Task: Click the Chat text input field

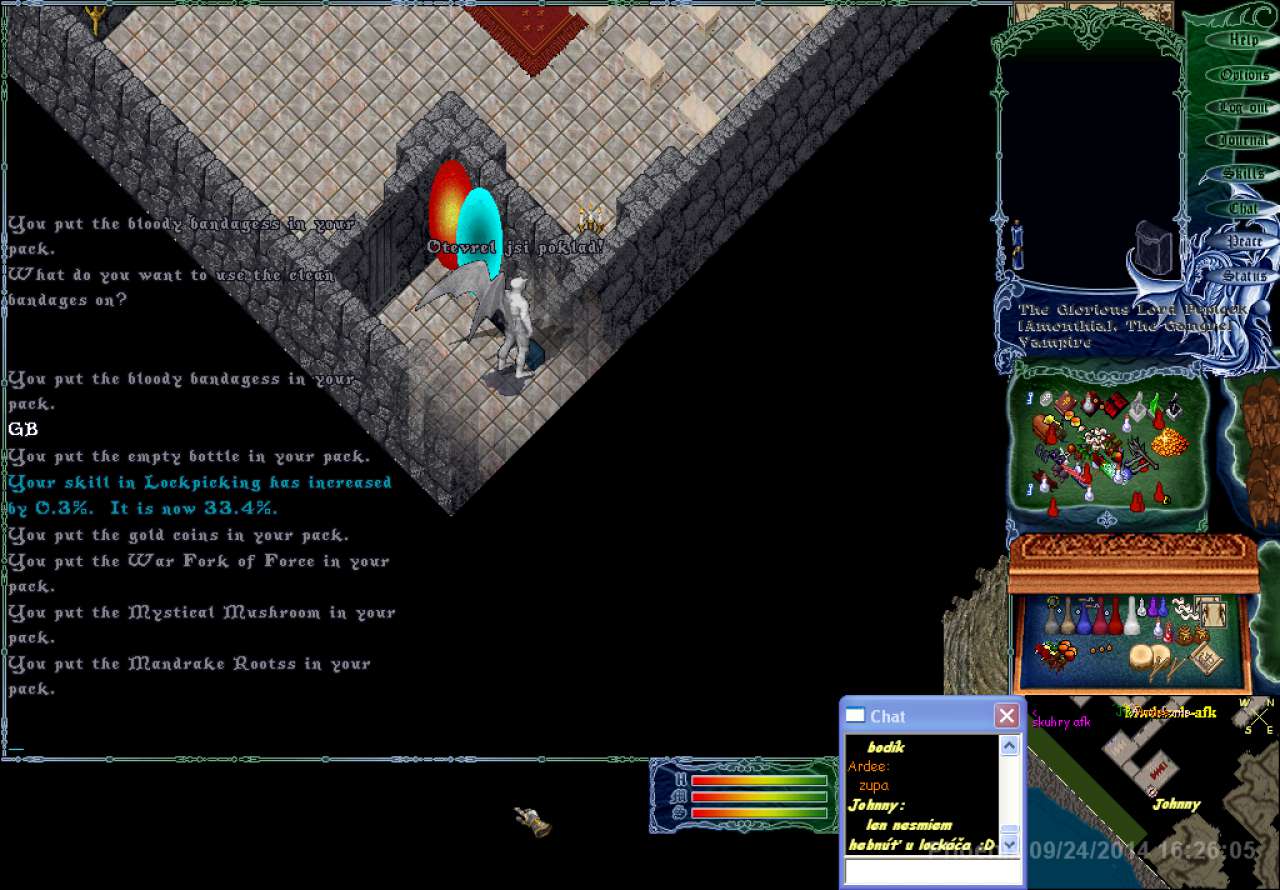Action: pyautogui.click(x=933, y=871)
